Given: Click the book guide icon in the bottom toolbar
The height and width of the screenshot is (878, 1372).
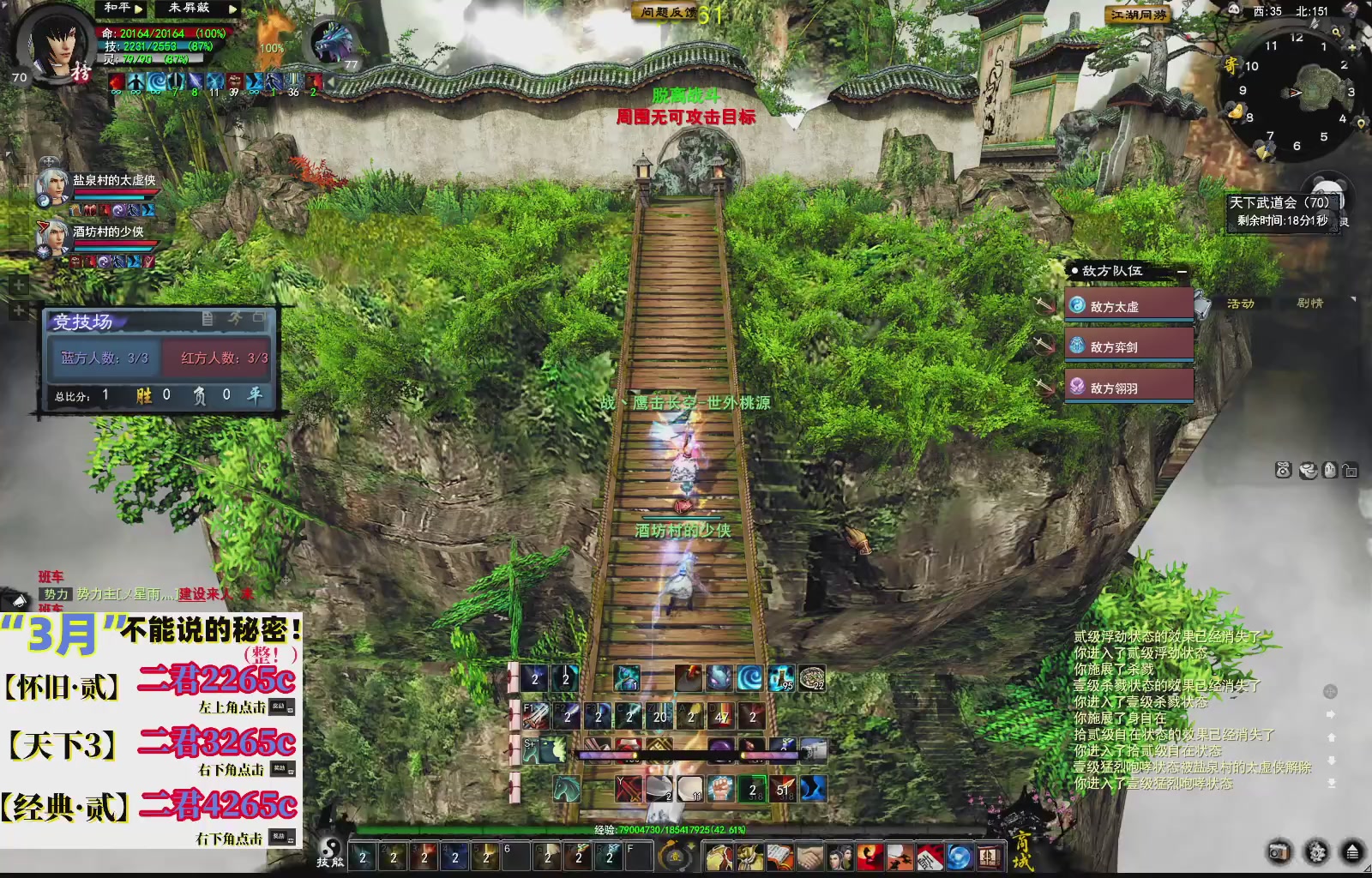Looking at the screenshot, I should [x=779, y=857].
